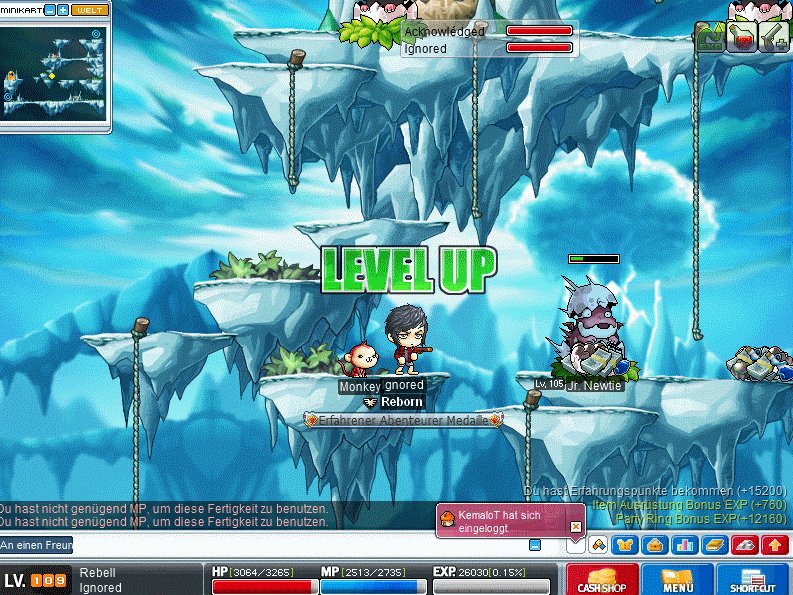Open the Short-Cut panel
This screenshot has height=595, width=793.
pos(752,579)
